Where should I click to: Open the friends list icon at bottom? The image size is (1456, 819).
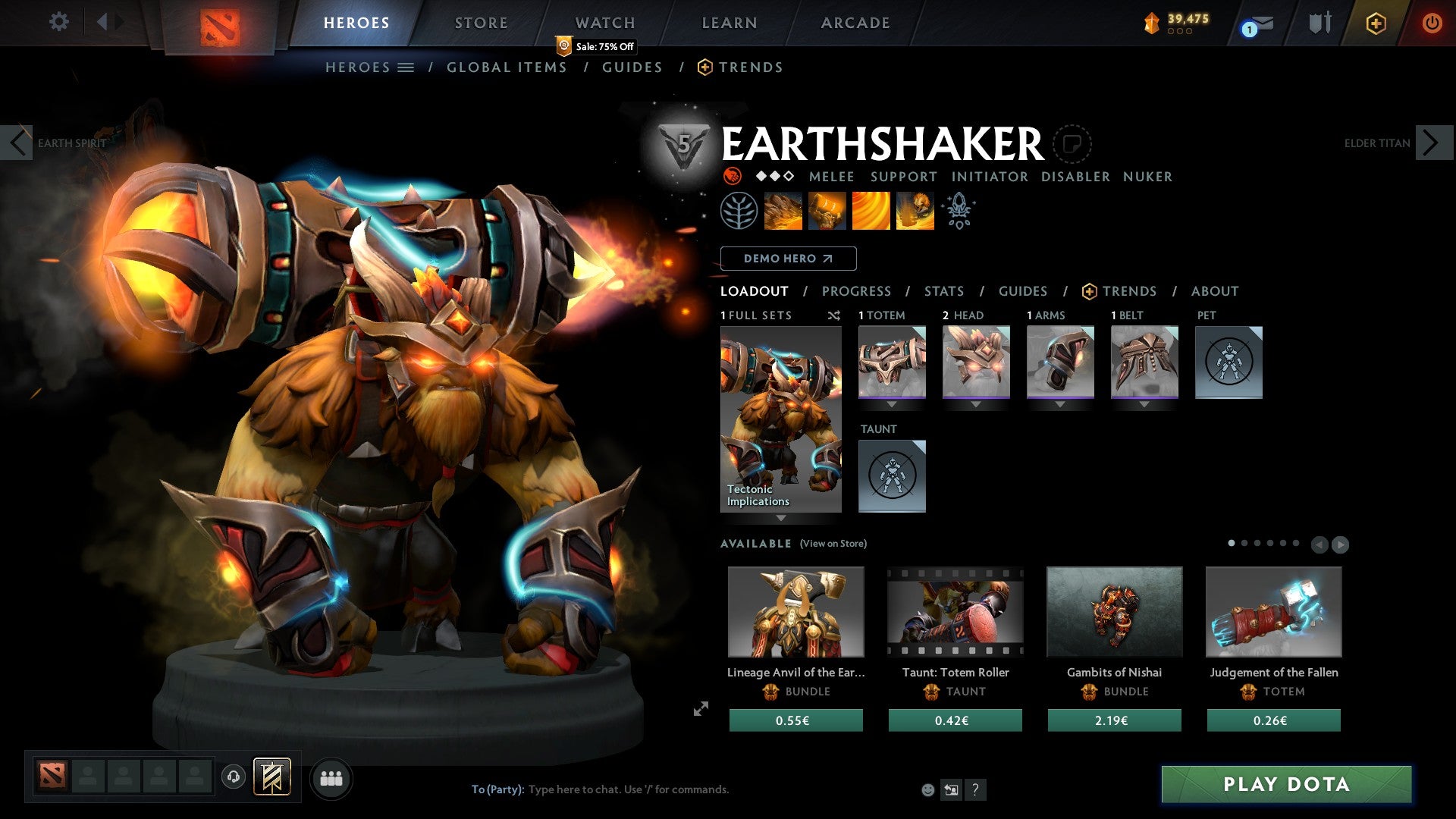[x=331, y=777]
